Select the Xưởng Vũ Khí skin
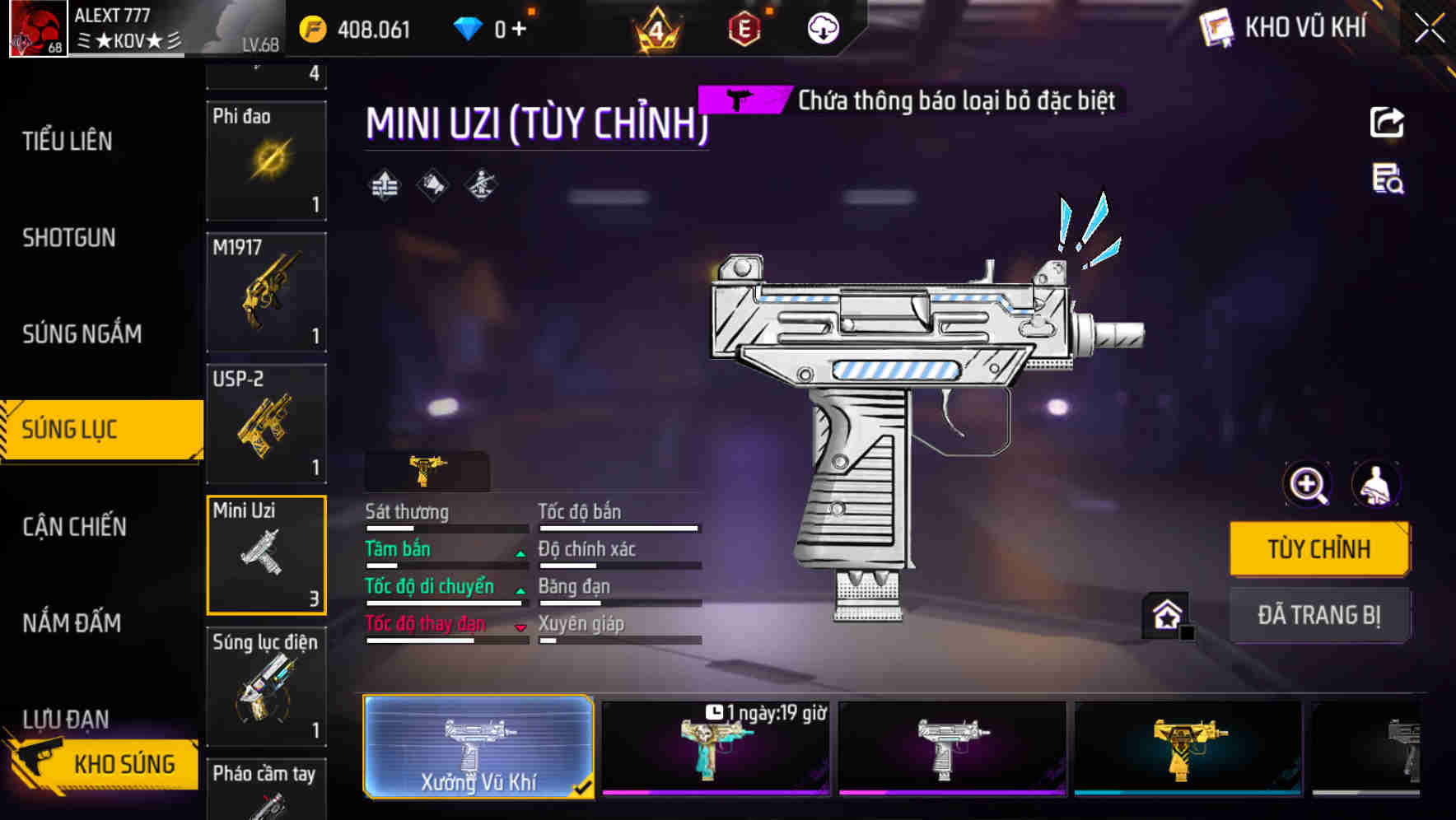Screen dimensions: 1456x820 point(478,747)
